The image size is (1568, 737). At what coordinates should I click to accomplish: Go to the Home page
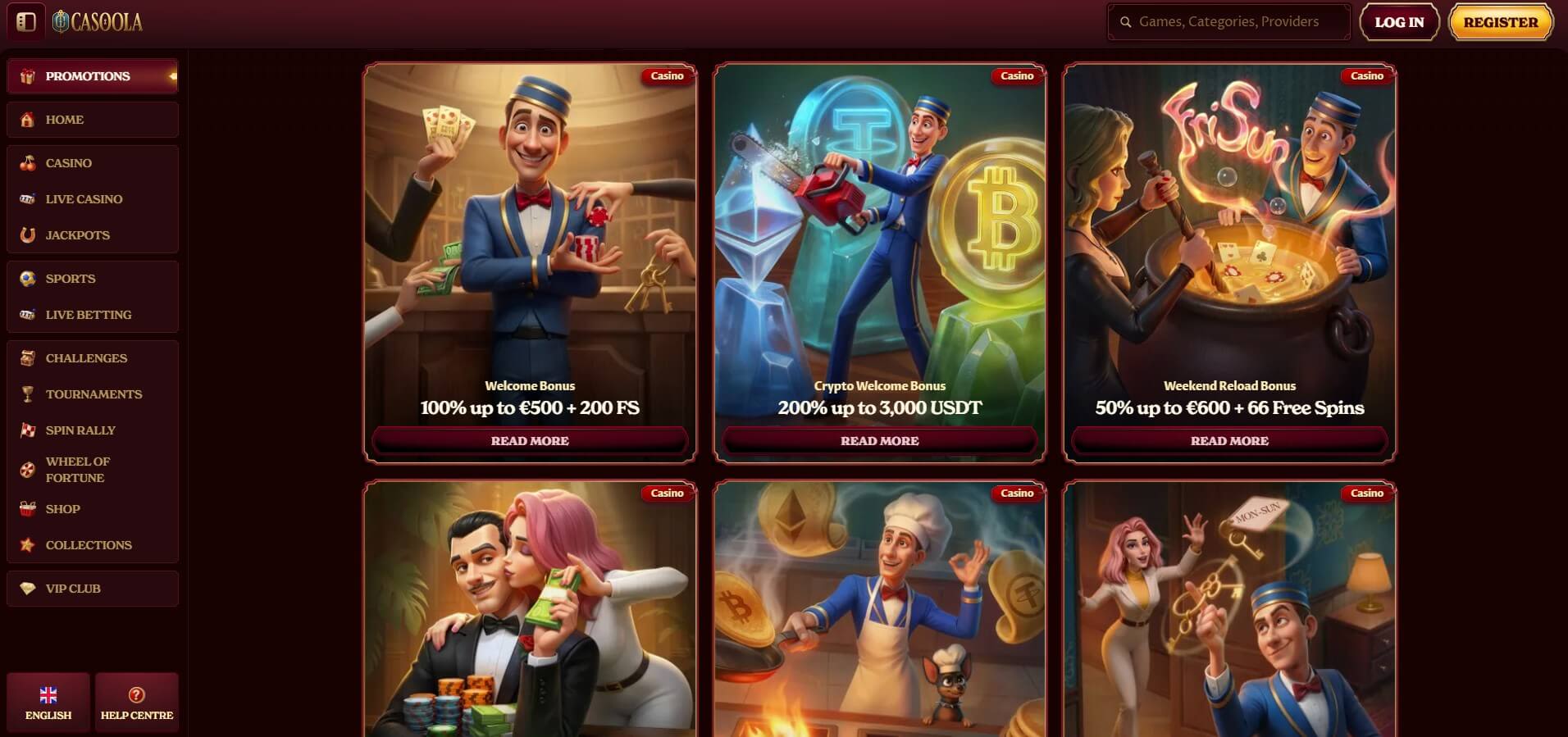click(65, 120)
